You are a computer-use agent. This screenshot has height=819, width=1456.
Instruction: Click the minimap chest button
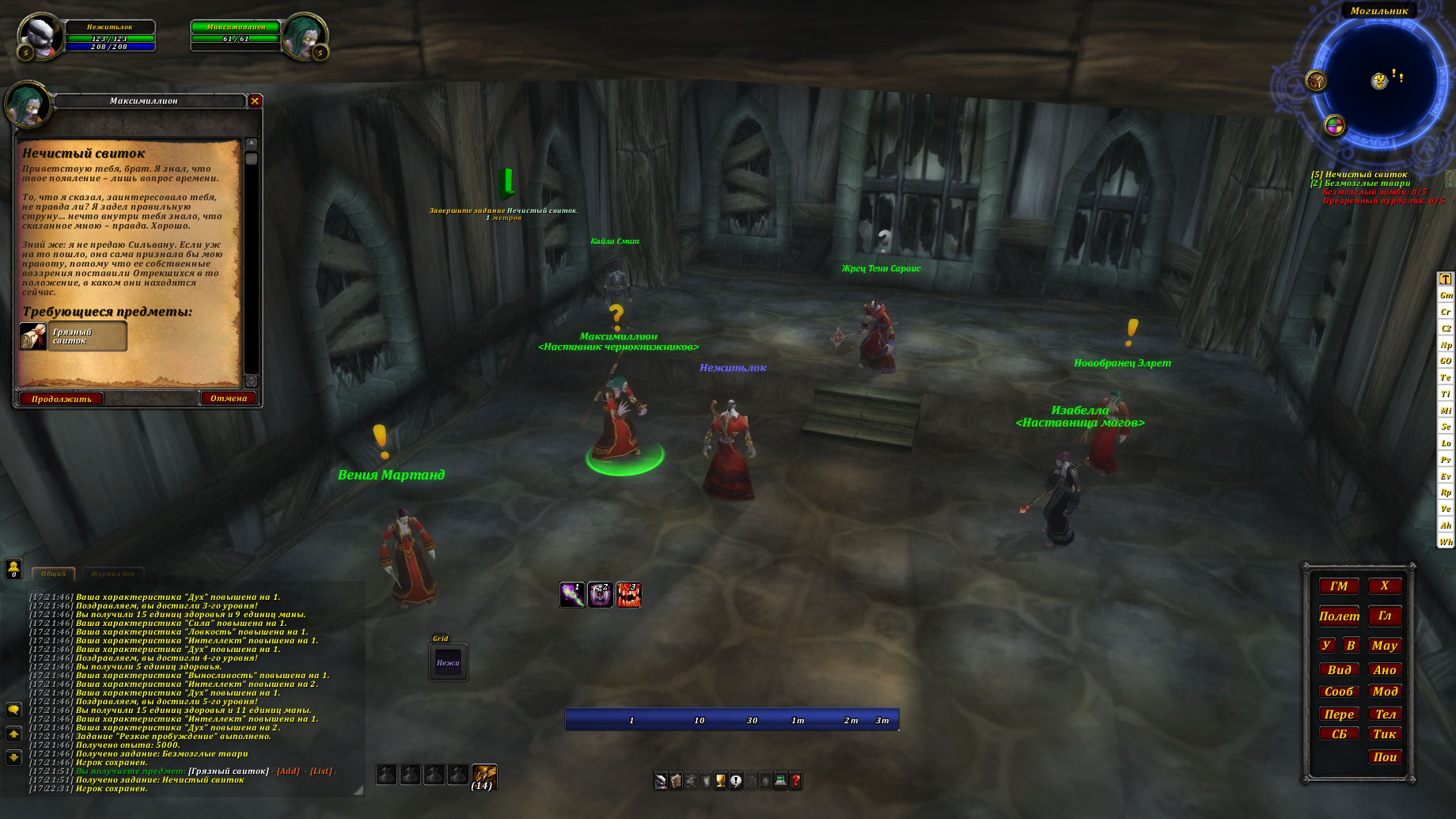pyautogui.click(x=1316, y=81)
